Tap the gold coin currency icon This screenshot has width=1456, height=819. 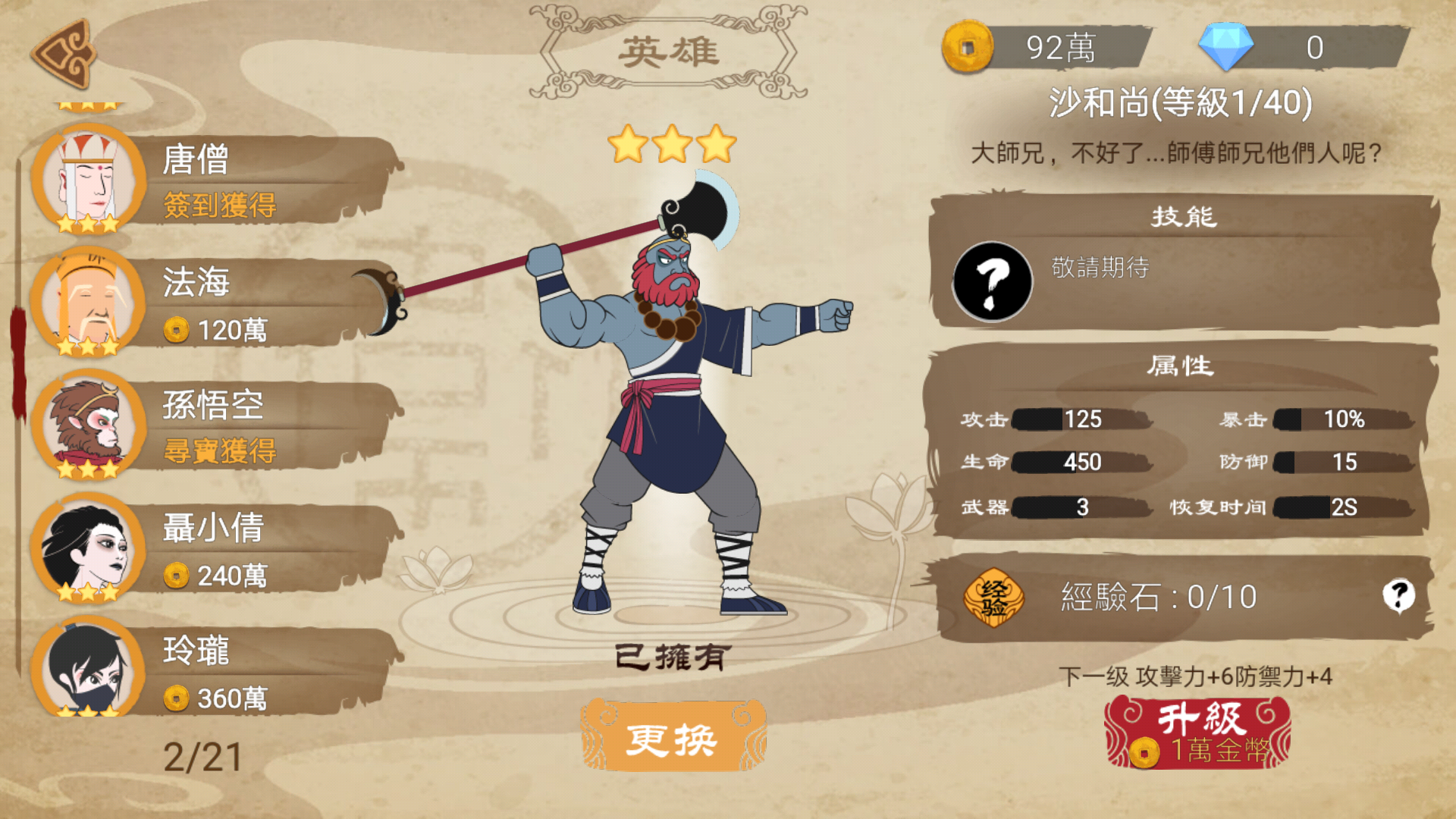[x=968, y=47]
